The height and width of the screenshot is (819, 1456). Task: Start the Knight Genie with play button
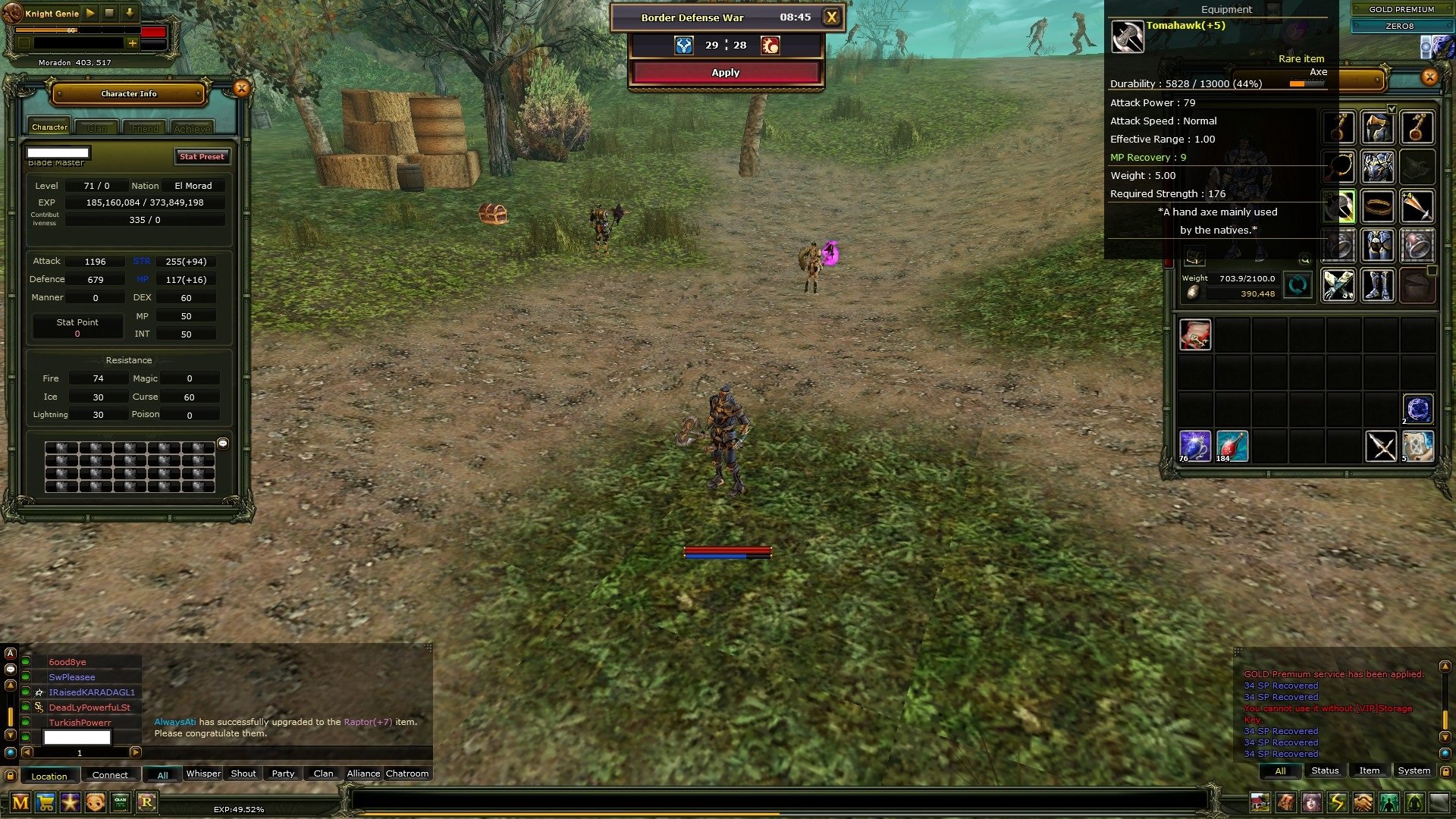tap(90, 13)
